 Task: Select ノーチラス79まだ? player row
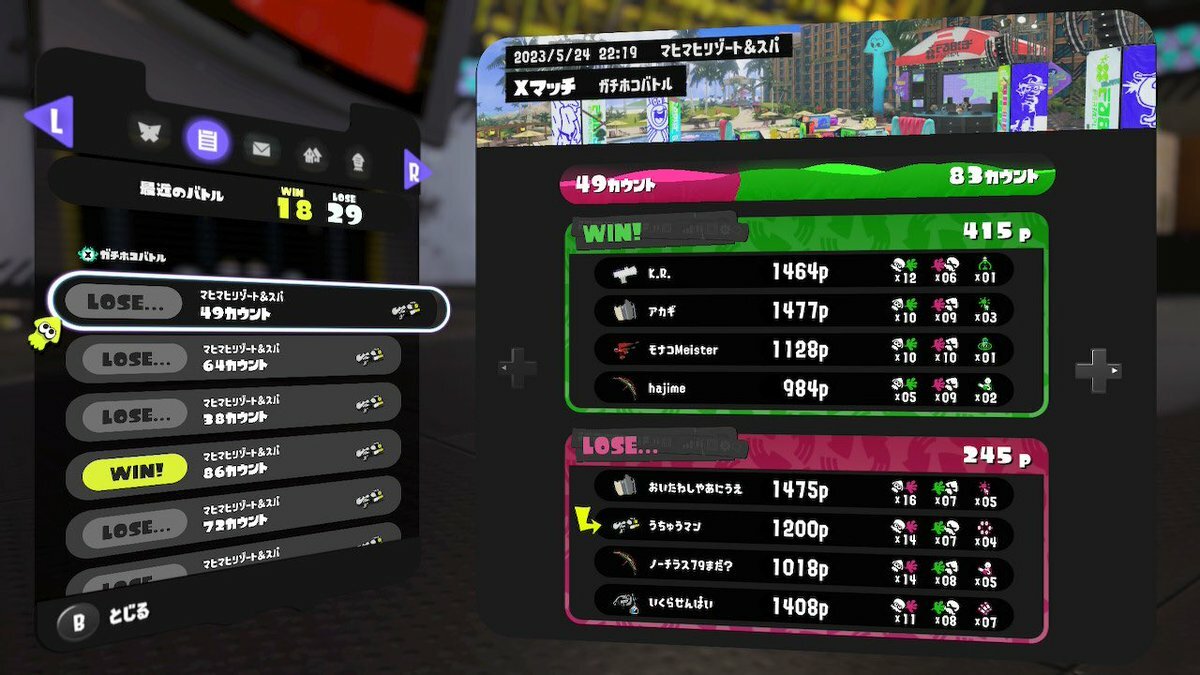tap(803, 568)
